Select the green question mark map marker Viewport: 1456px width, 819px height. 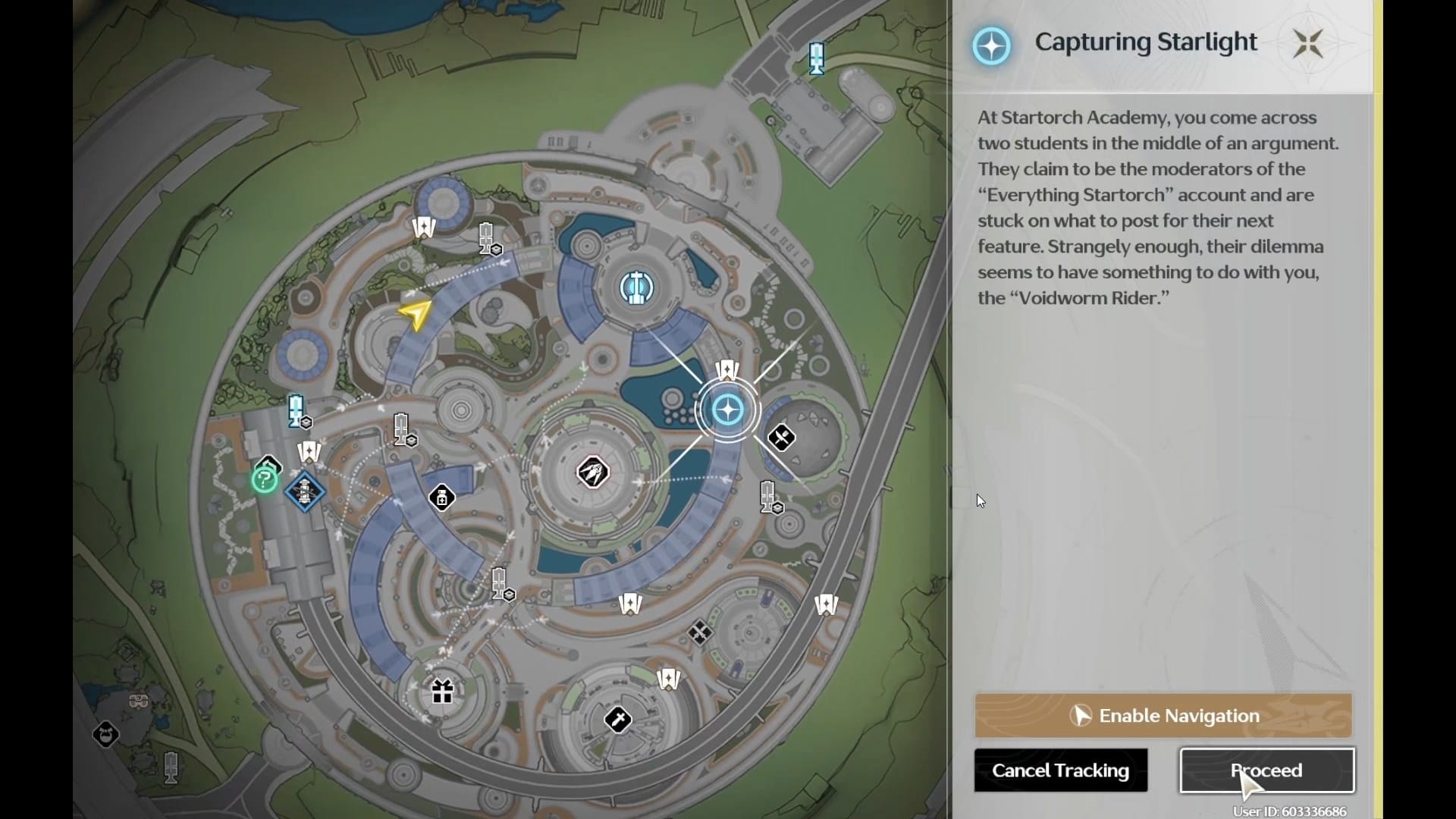coord(264,479)
